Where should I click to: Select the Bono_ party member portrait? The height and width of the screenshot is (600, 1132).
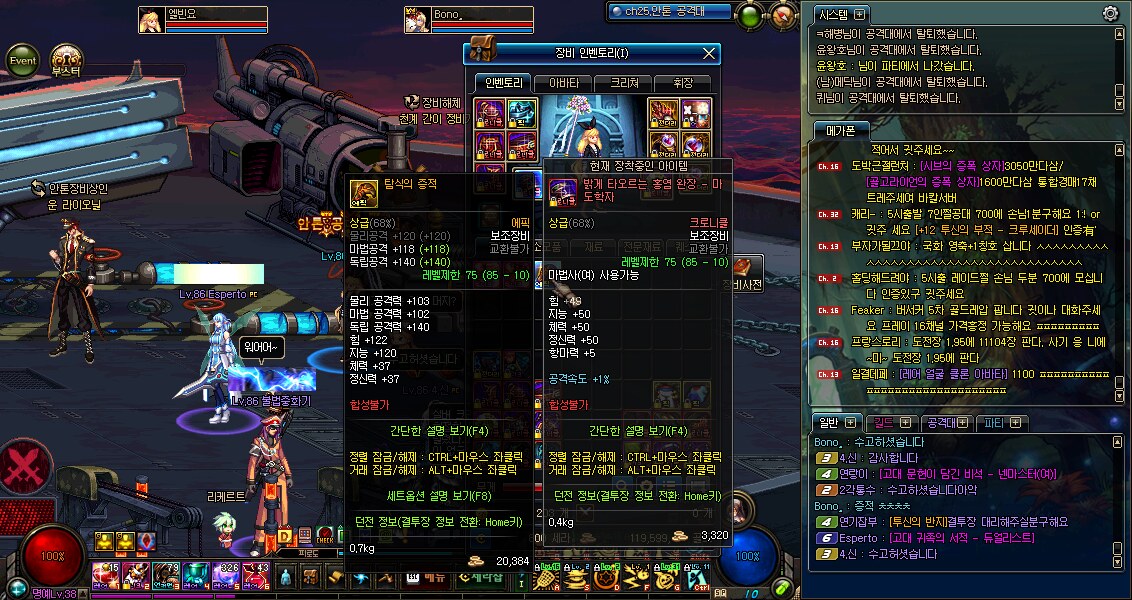(x=417, y=20)
